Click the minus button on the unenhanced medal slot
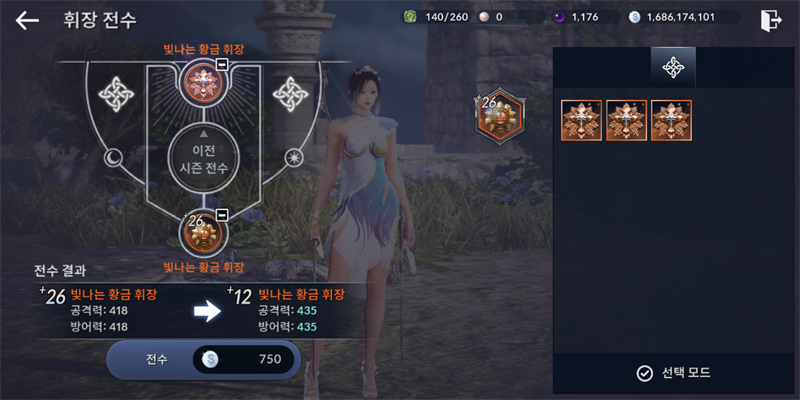This screenshot has width=800, height=400. click(x=222, y=65)
